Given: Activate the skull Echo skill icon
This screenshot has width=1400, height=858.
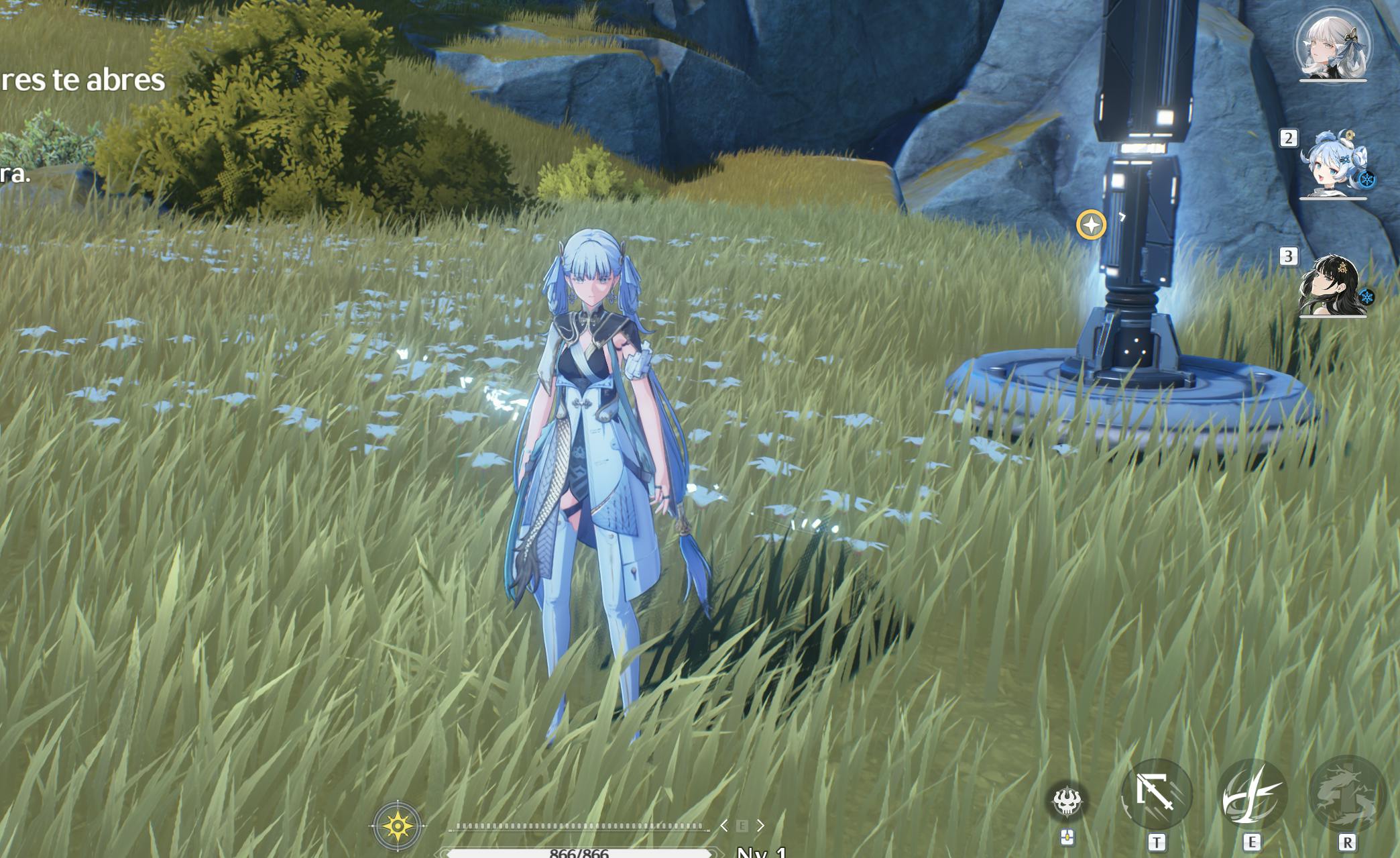Looking at the screenshot, I should [x=1066, y=801].
